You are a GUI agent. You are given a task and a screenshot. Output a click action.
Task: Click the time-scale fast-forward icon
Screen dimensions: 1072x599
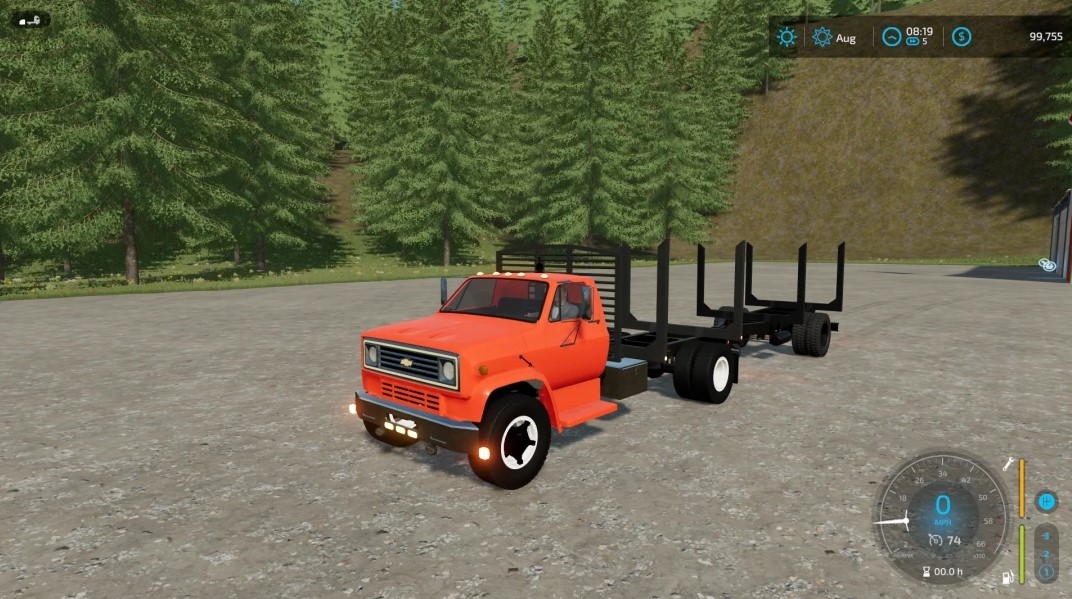[x=912, y=43]
